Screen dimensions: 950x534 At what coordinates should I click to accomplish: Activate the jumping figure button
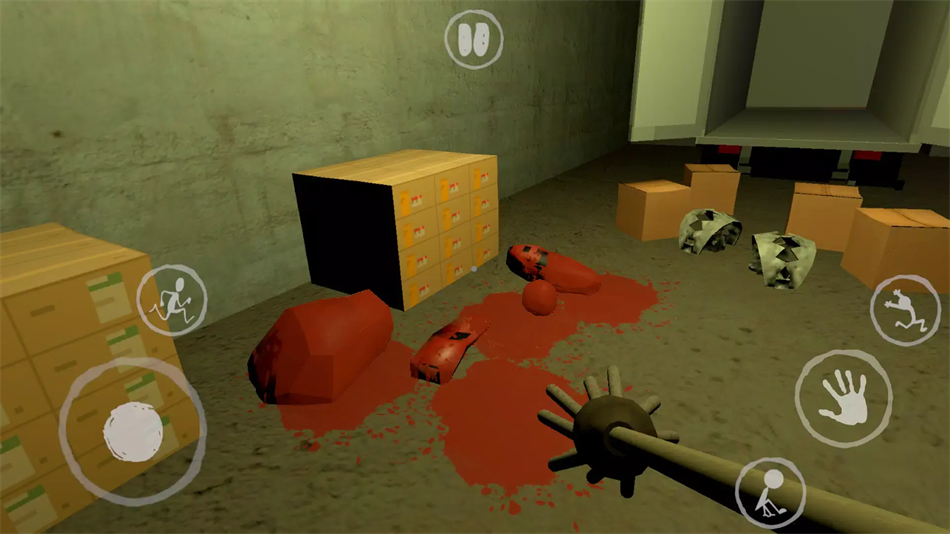904,310
